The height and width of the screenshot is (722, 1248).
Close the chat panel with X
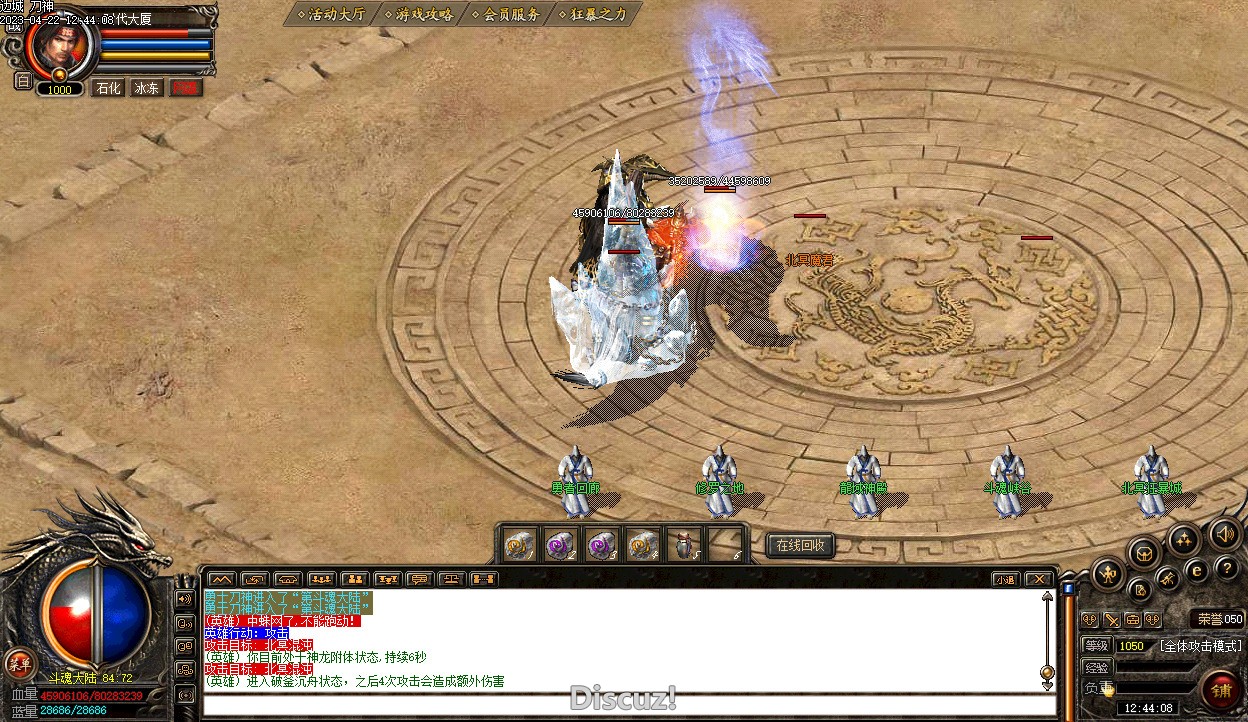pos(1039,579)
